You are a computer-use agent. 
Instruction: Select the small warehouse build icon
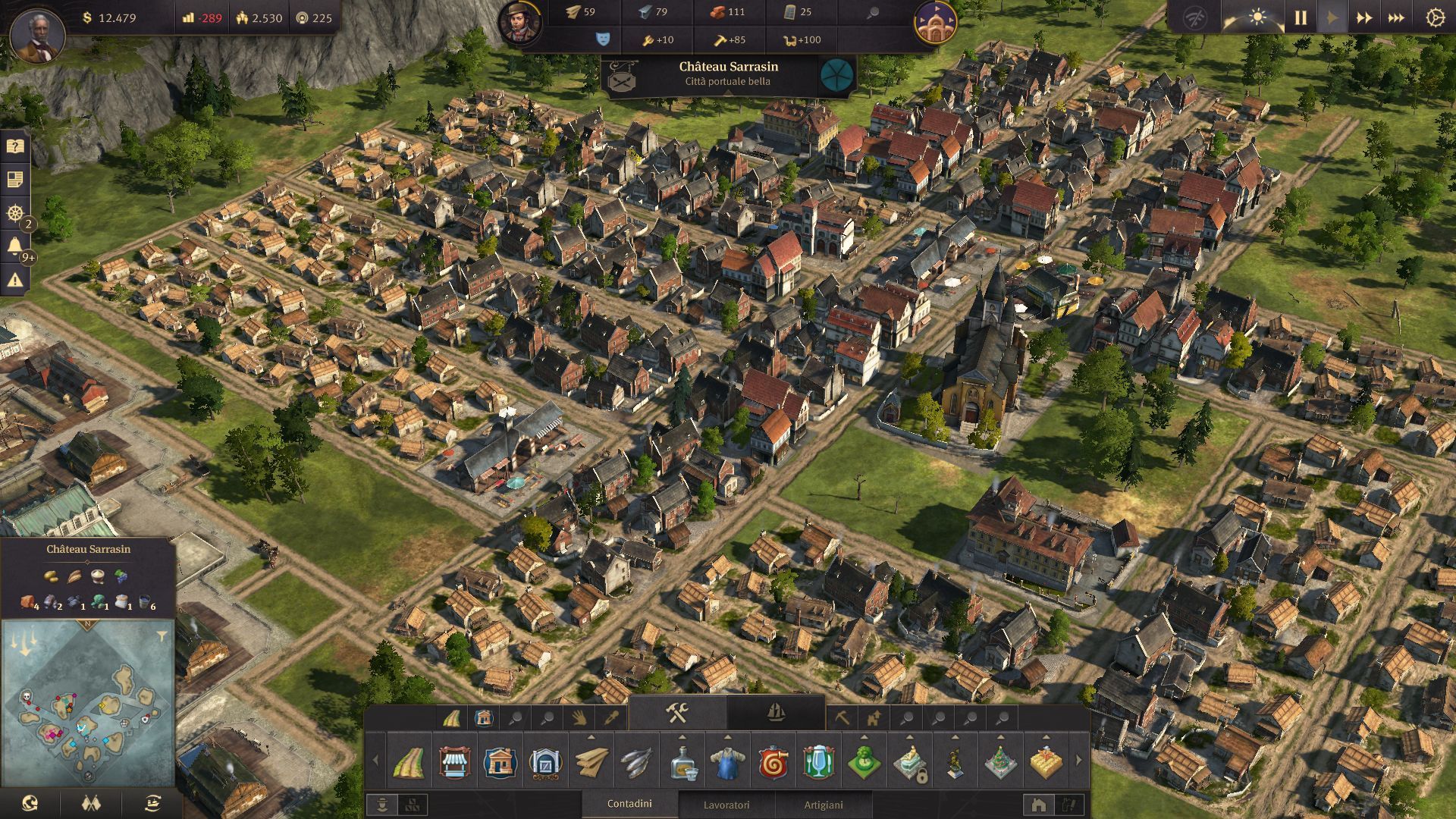pyautogui.click(x=546, y=762)
